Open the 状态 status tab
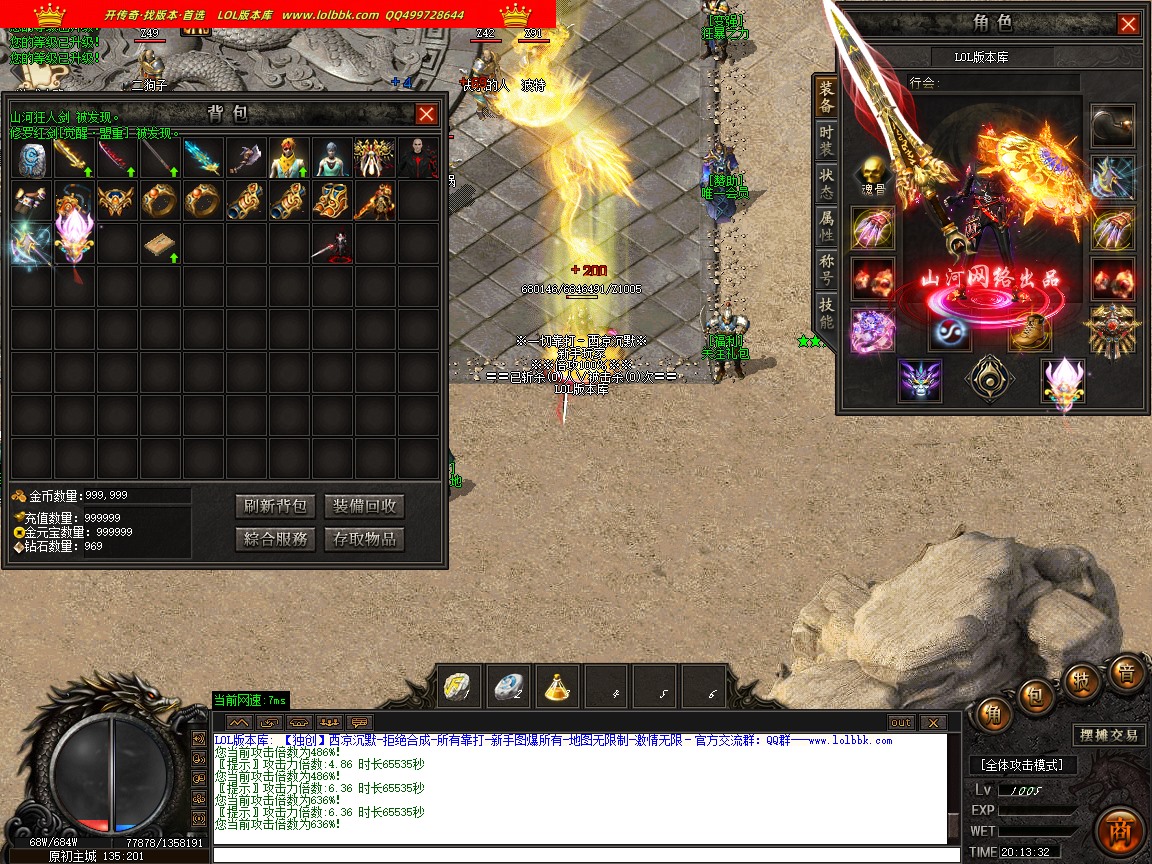Image resolution: width=1152 pixels, height=864 pixels. pos(826,182)
